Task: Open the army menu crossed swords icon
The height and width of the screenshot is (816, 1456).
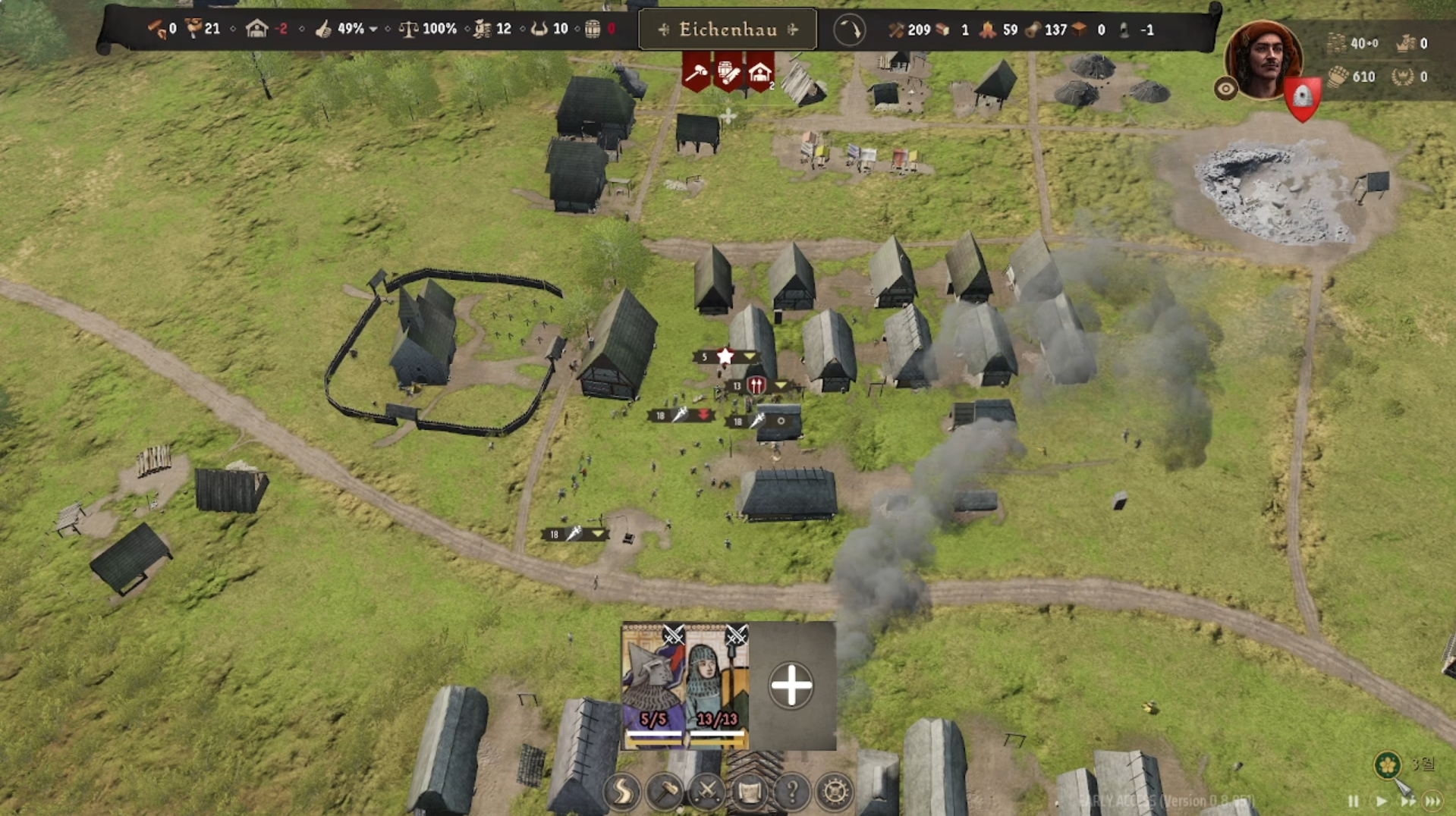Action: click(707, 792)
